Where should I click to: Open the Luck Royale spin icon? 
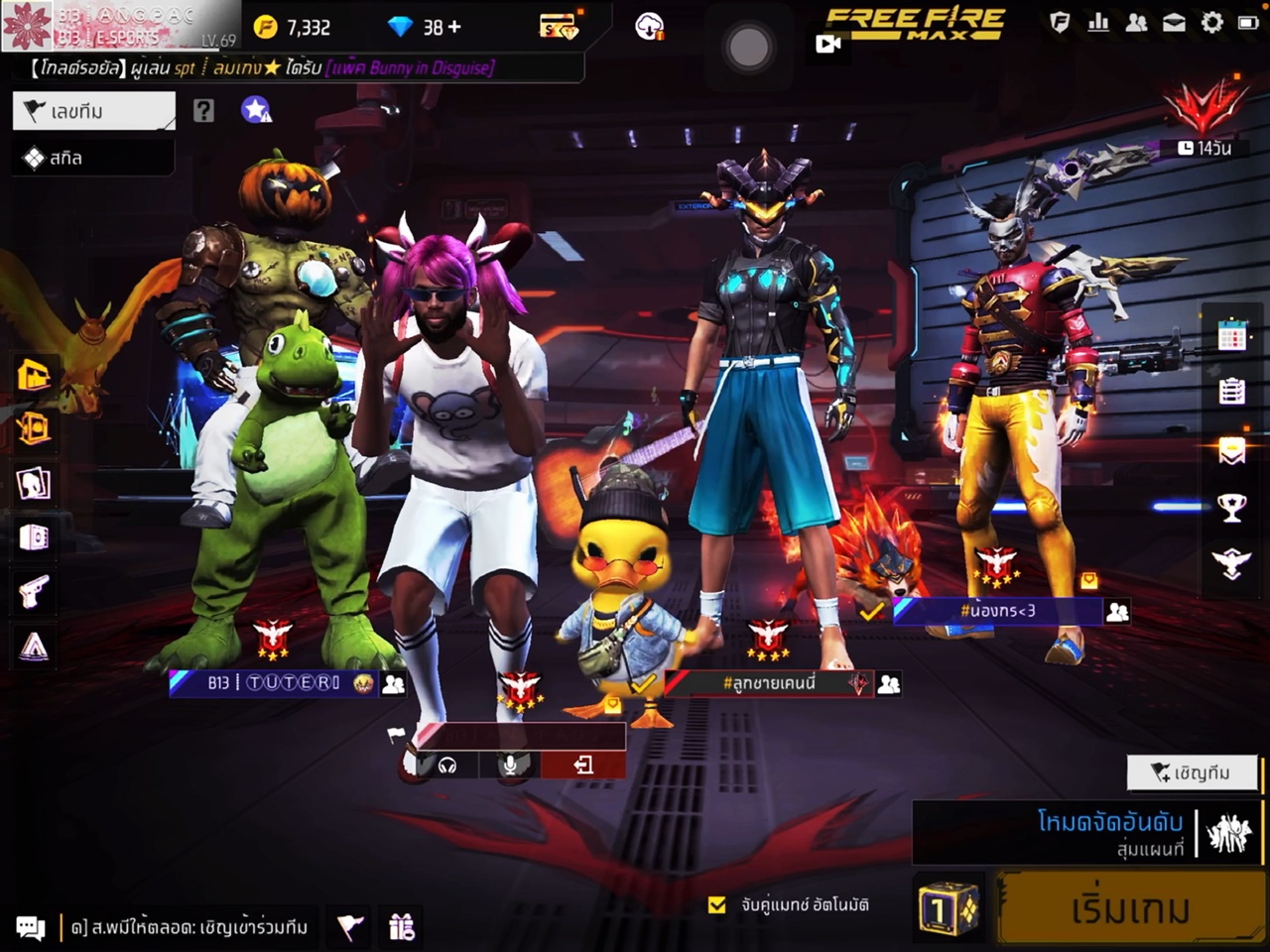[33, 428]
